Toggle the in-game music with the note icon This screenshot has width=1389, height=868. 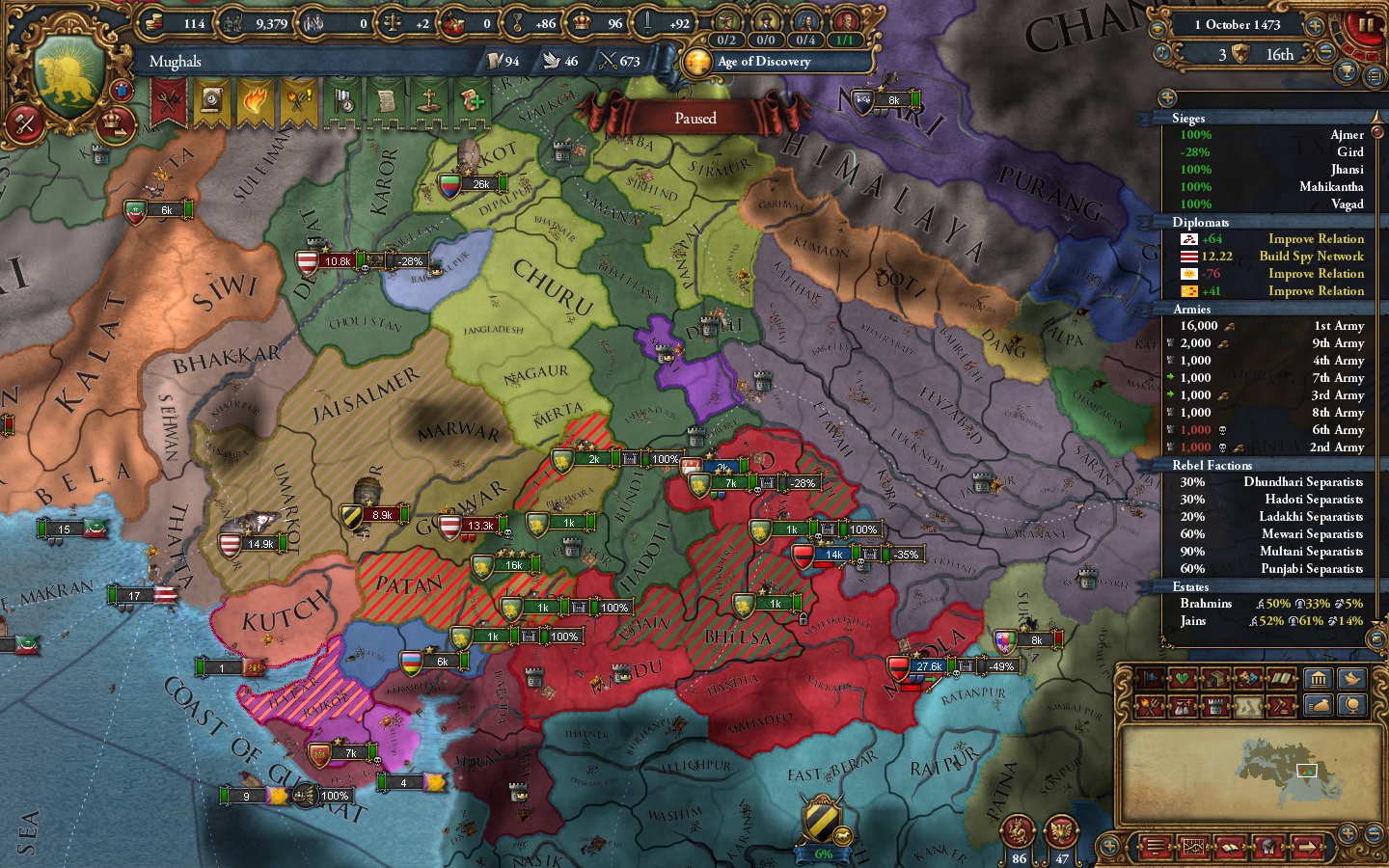(1163, 52)
